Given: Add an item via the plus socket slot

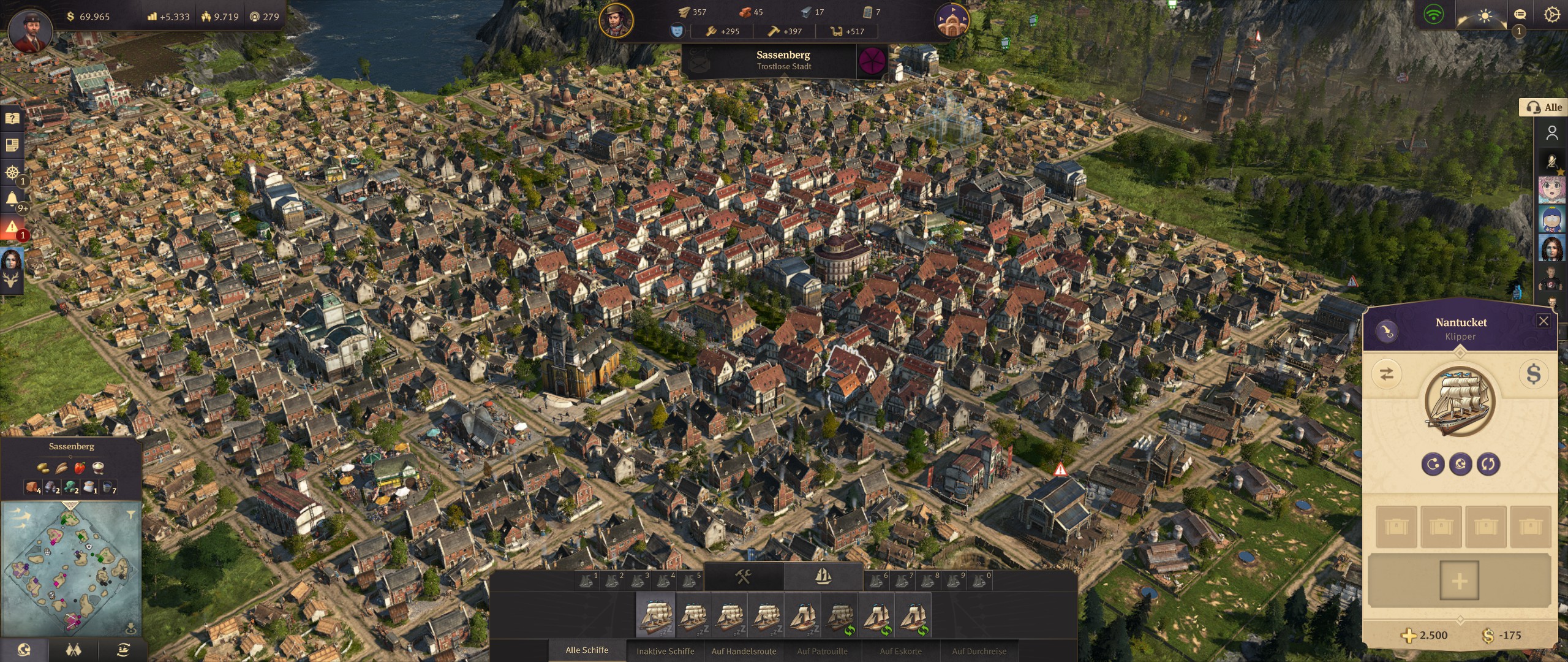Looking at the screenshot, I should click(1459, 580).
